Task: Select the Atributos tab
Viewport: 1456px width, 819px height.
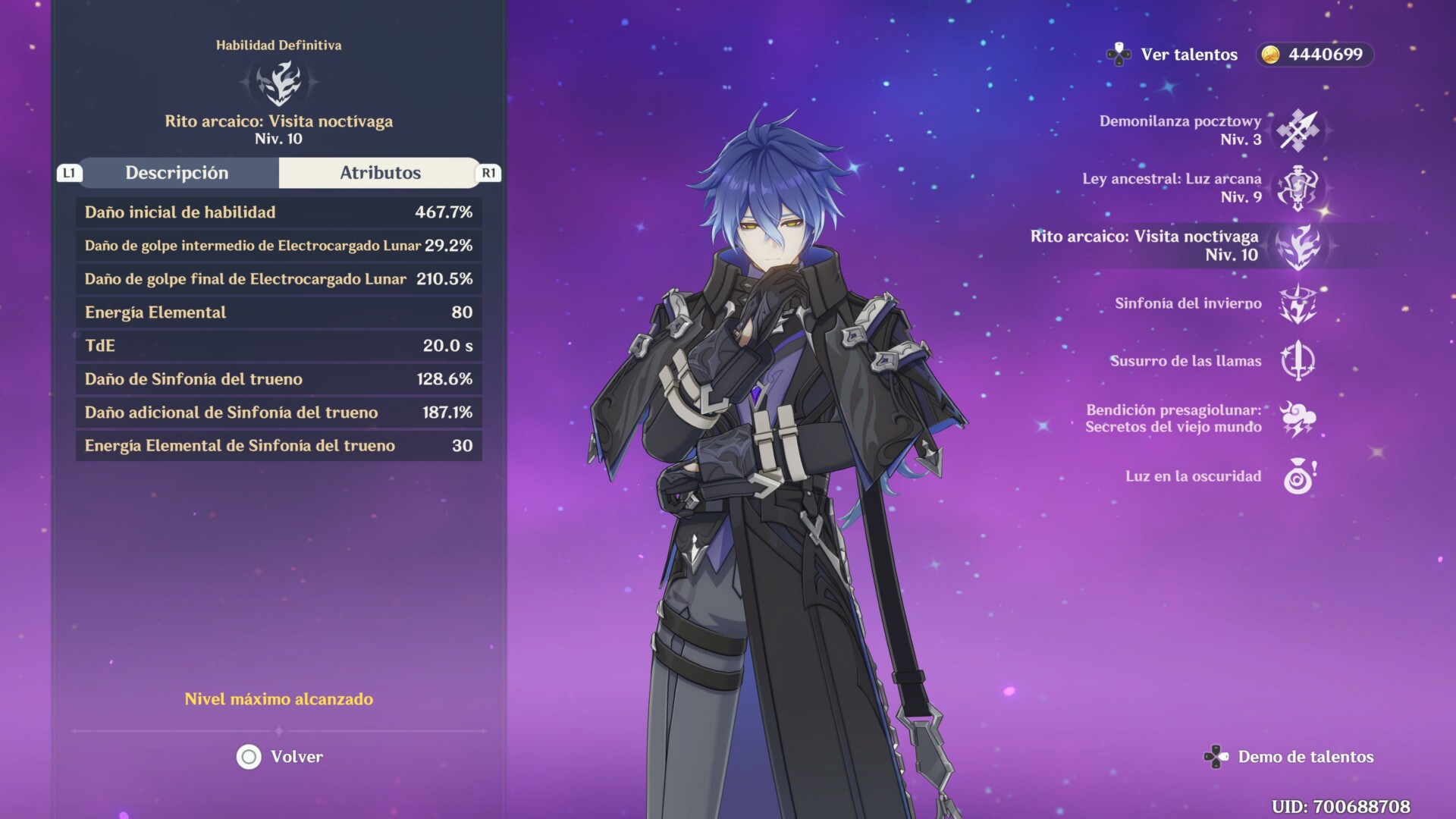Action: click(379, 173)
